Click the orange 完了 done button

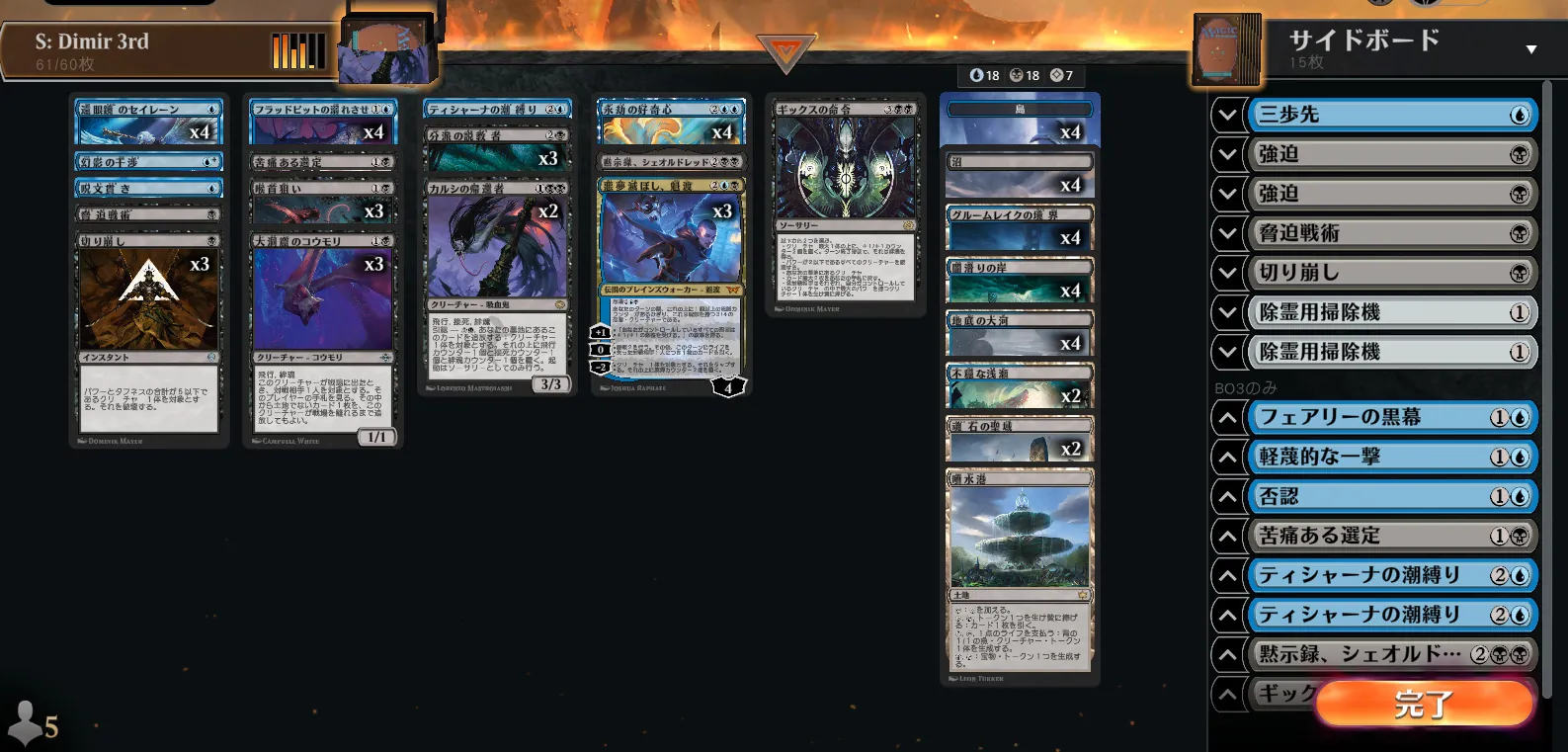1424,704
